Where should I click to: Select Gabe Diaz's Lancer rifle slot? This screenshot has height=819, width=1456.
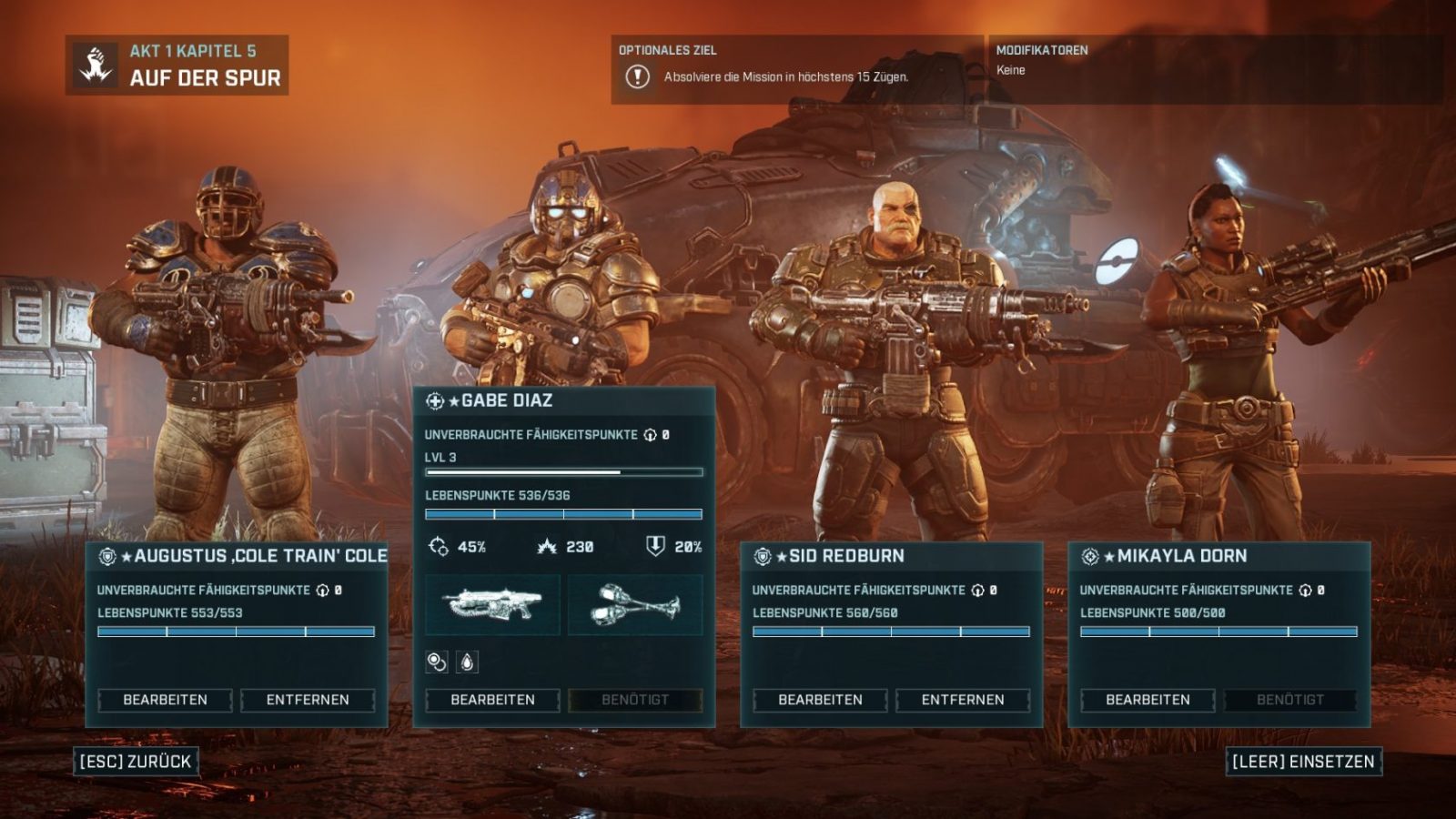[492, 604]
